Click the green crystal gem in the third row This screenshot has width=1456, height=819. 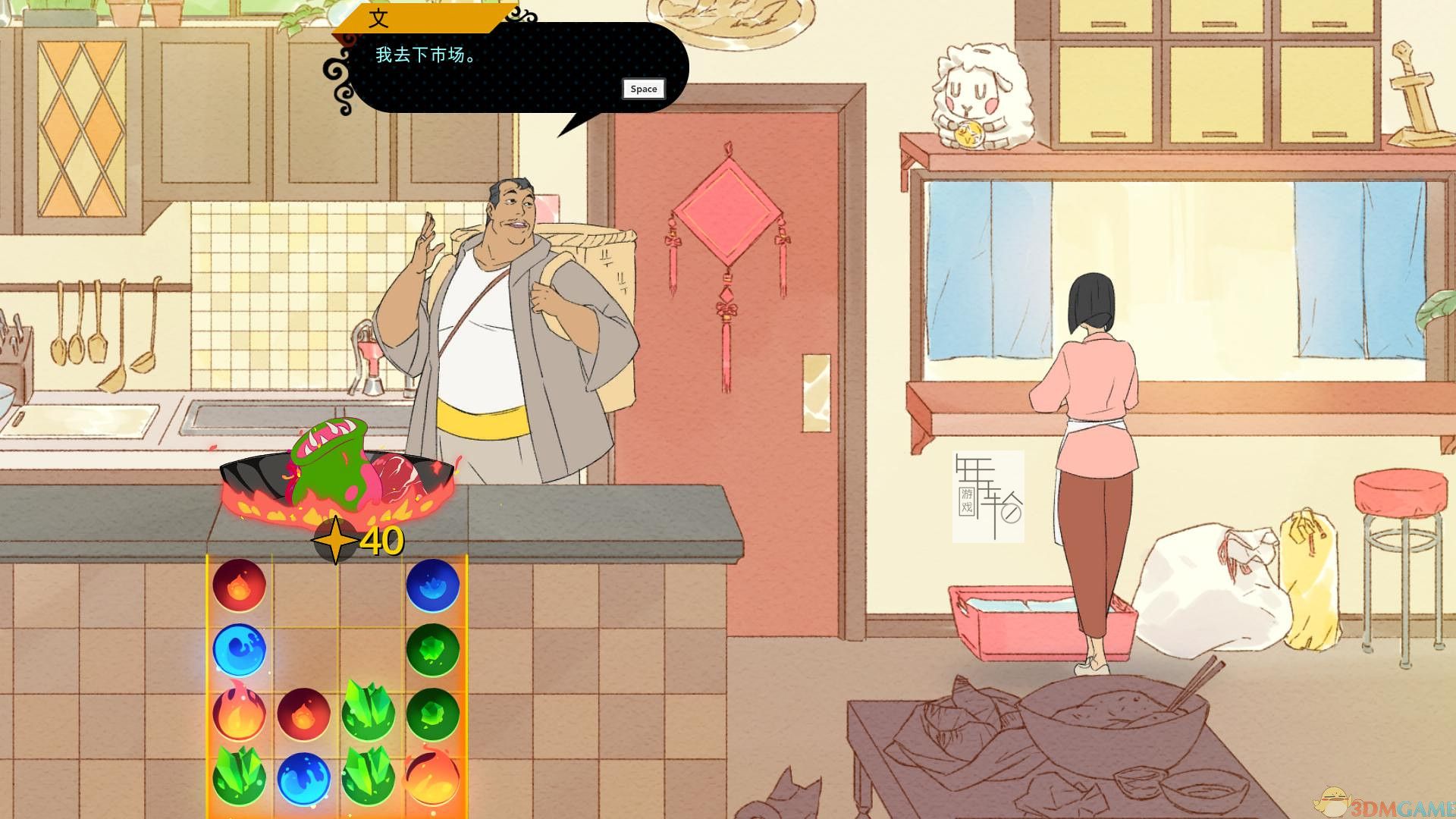[x=366, y=711]
